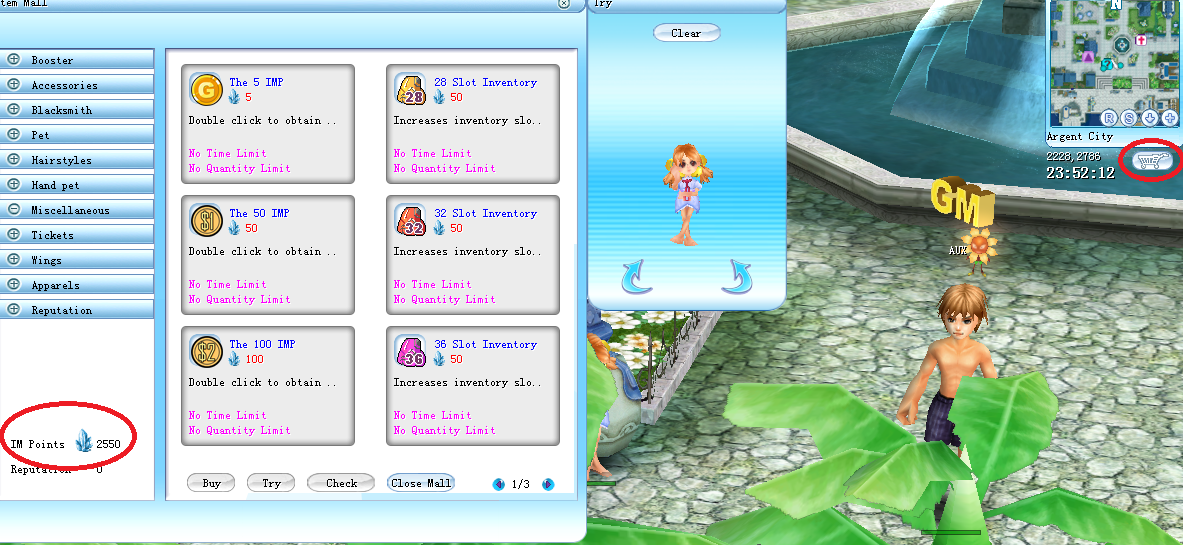Open the shopping cart mall icon
This screenshot has height=545, width=1183.
pyautogui.click(x=1150, y=160)
